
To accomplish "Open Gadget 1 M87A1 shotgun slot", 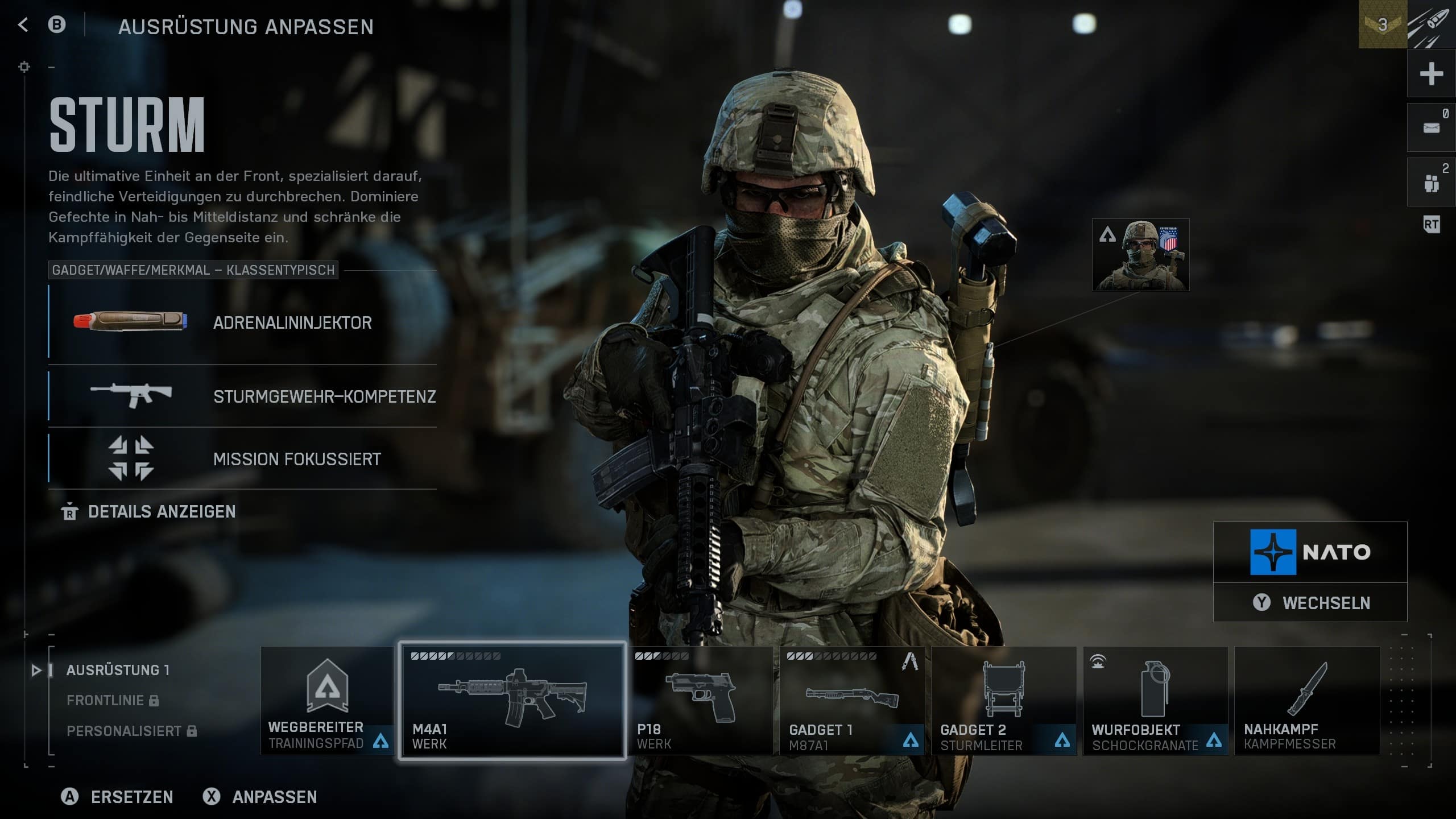I will click(851, 701).
